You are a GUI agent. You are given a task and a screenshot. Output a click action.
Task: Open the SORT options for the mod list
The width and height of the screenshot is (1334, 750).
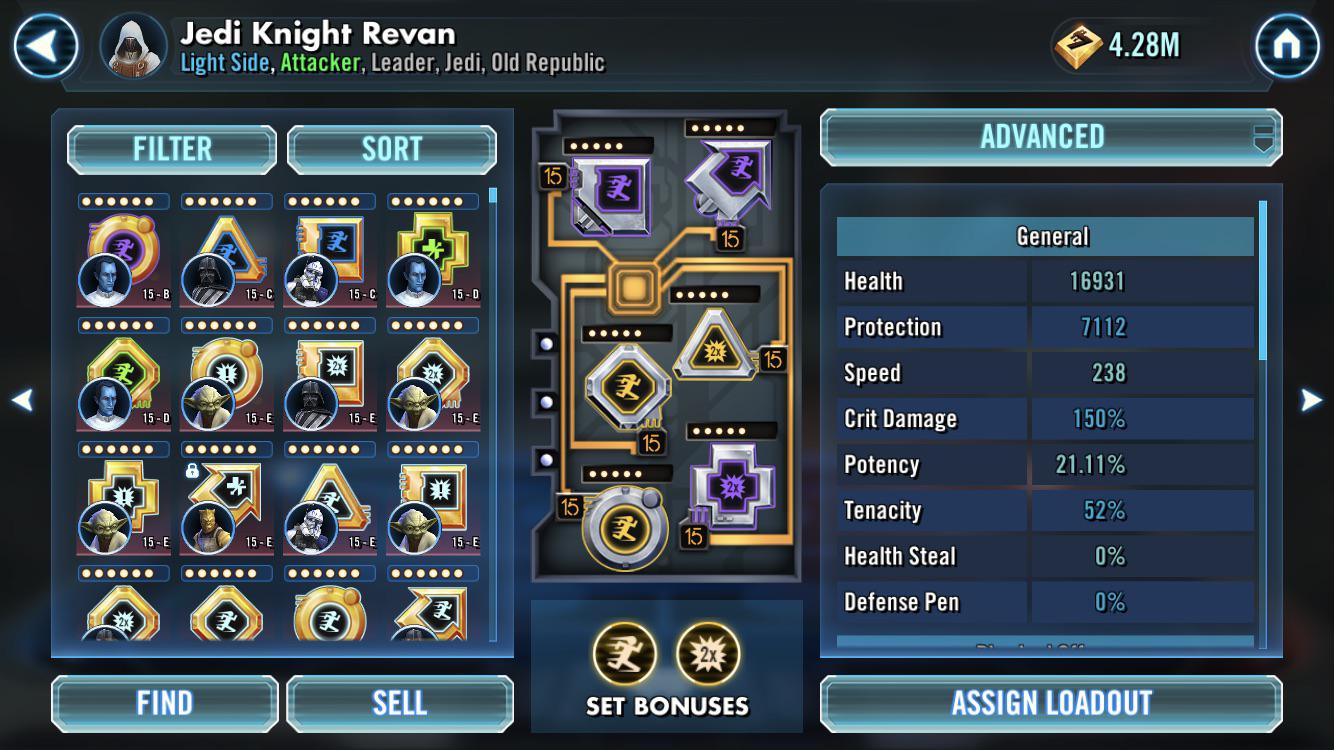click(x=391, y=147)
